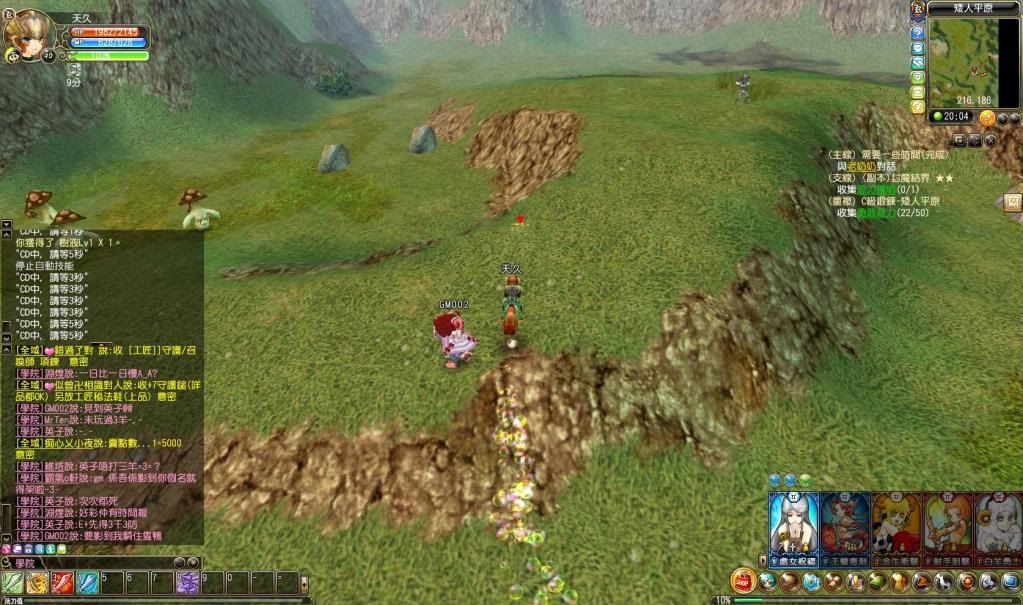The height and width of the screenshot is (605, 1023).
Task: Click the yellow side button under the quest tracker
Action: coord(1013,202)
